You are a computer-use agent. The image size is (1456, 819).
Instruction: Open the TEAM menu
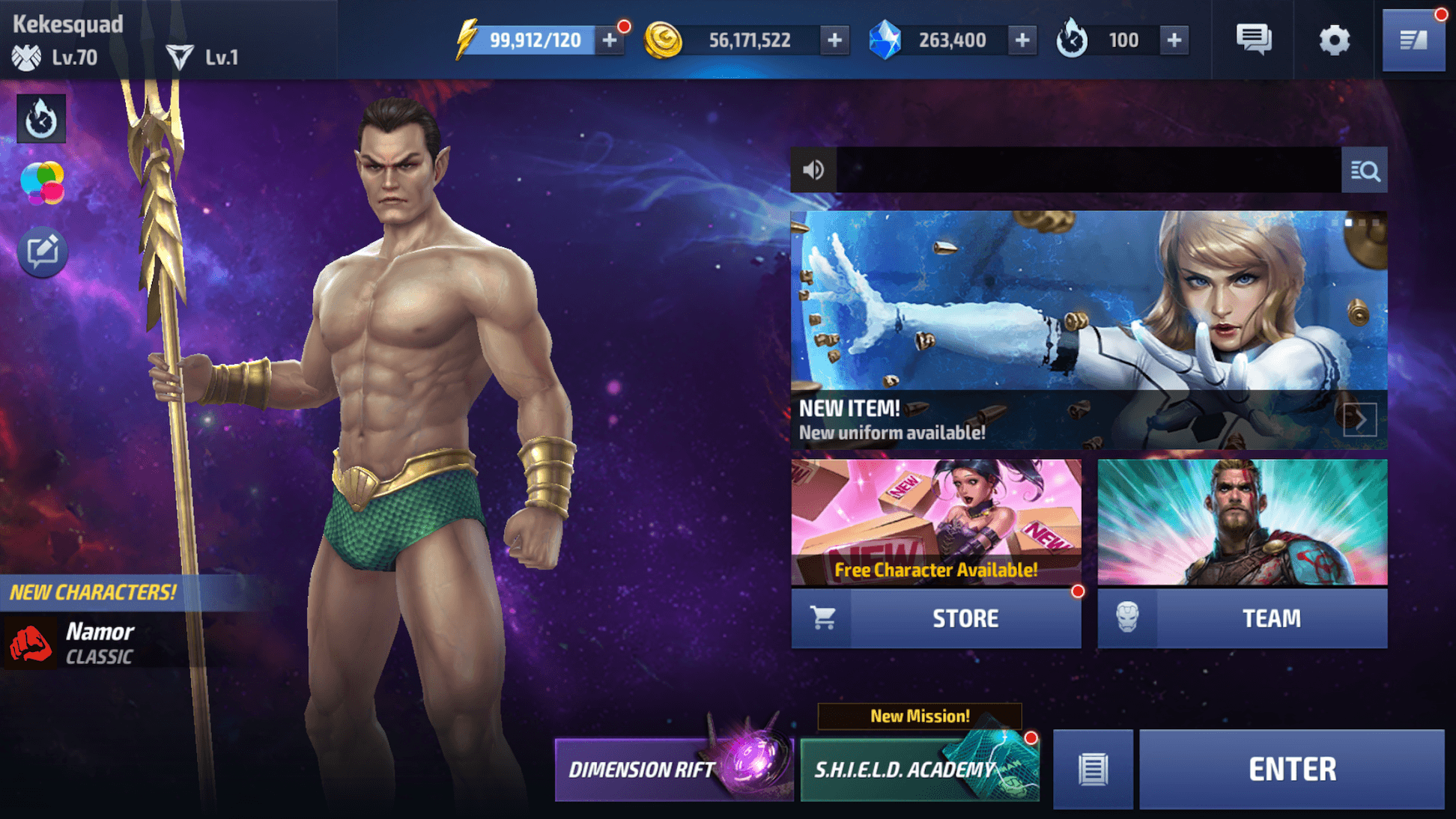pos(1272,618)
